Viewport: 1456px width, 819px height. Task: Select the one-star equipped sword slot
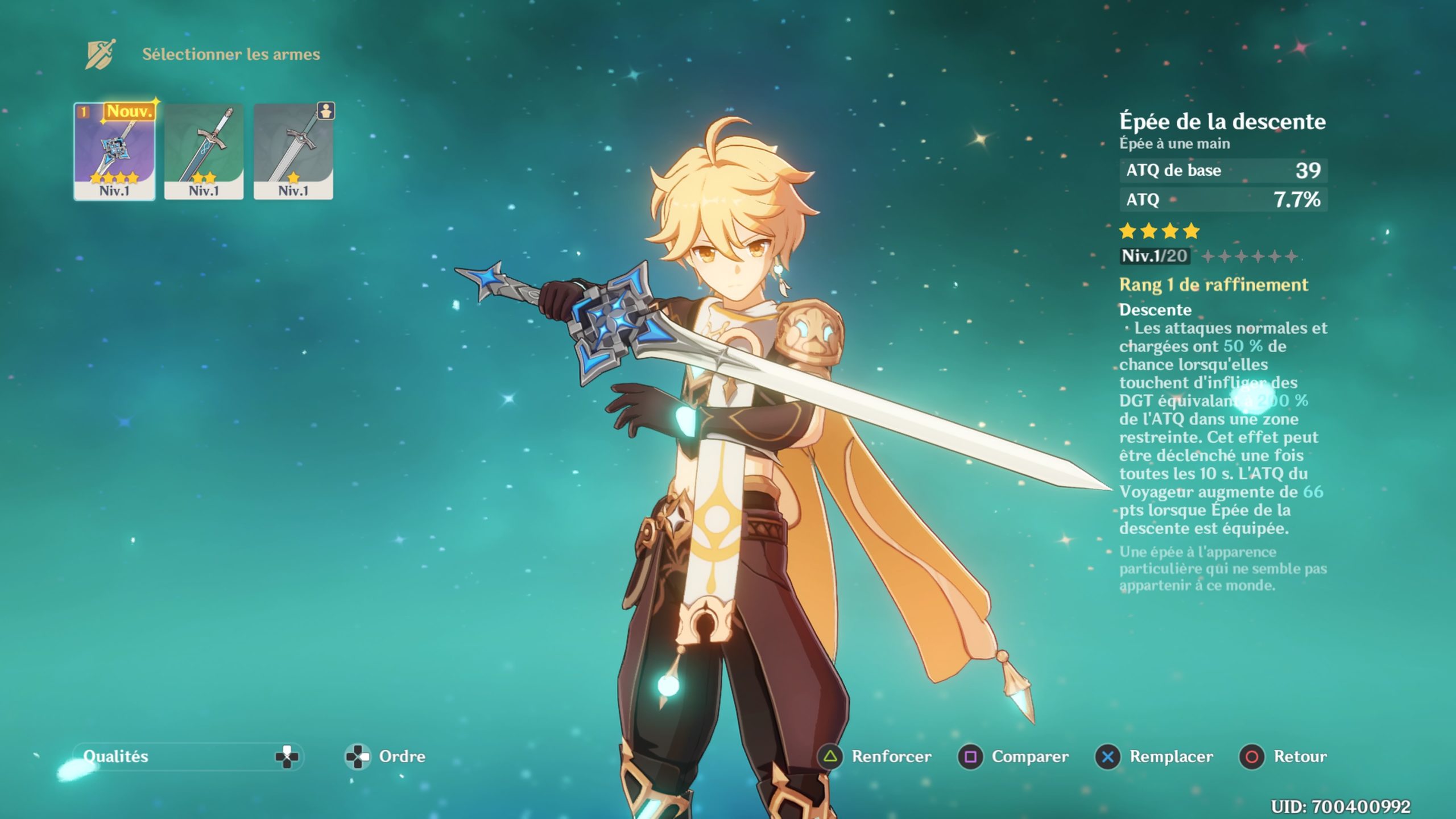pyautogui.click(x=293, y=151)
